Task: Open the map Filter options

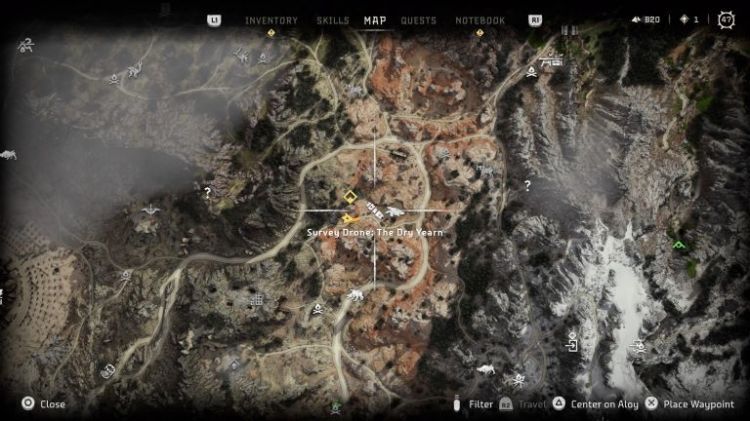Action: coord(474,404)
